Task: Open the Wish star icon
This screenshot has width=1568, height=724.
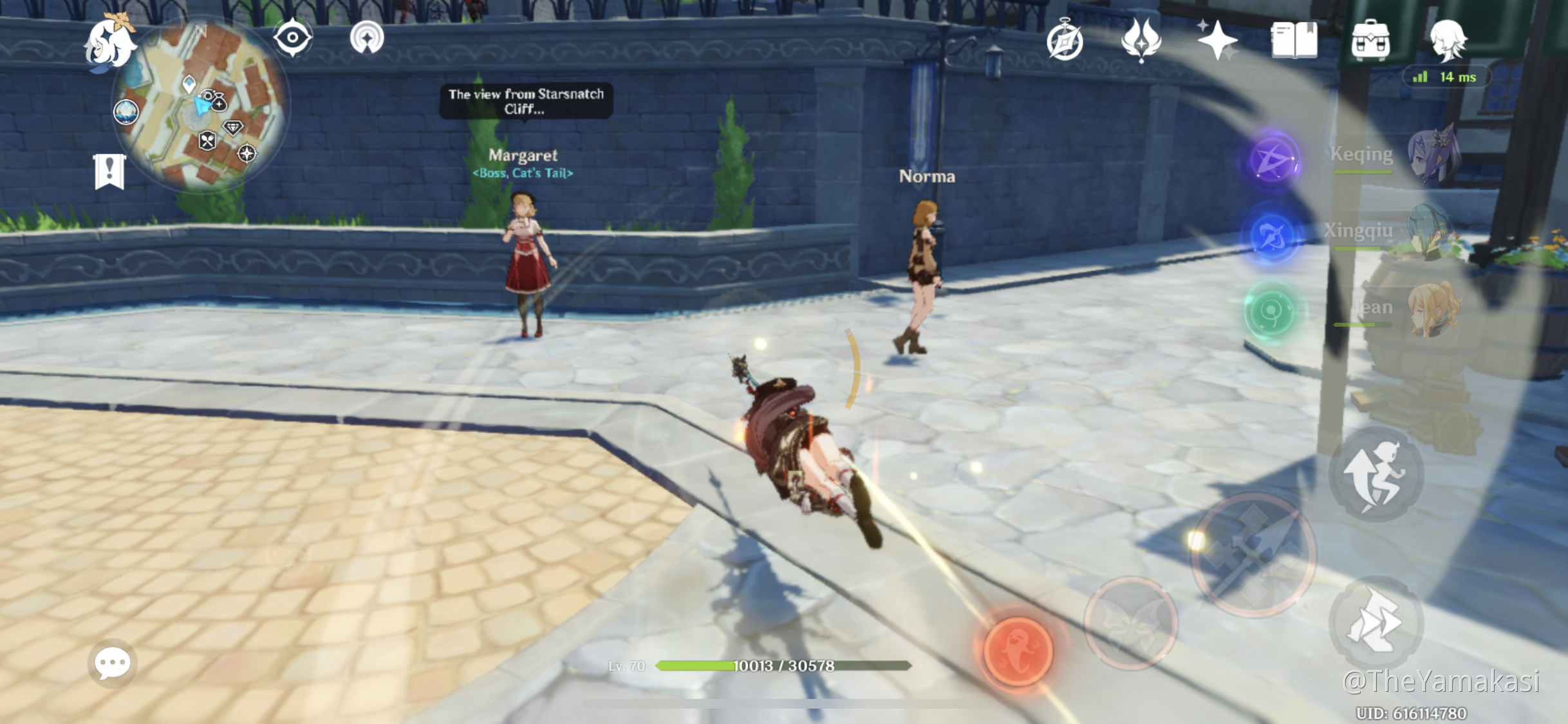Action: click(x=1216, y=41)
